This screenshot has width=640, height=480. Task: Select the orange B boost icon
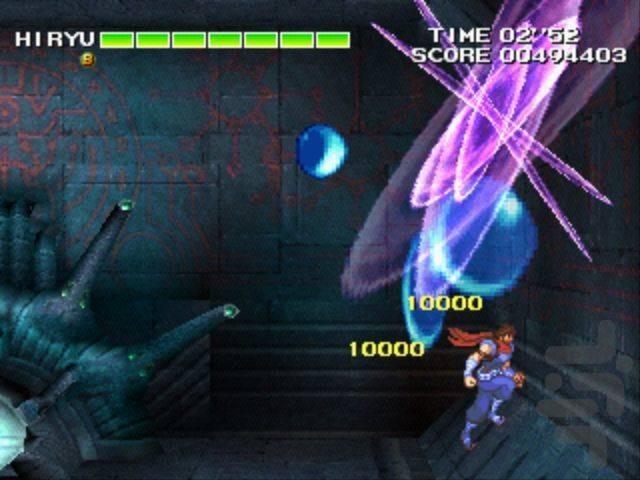pyautogui.click(x=87, y=59)
